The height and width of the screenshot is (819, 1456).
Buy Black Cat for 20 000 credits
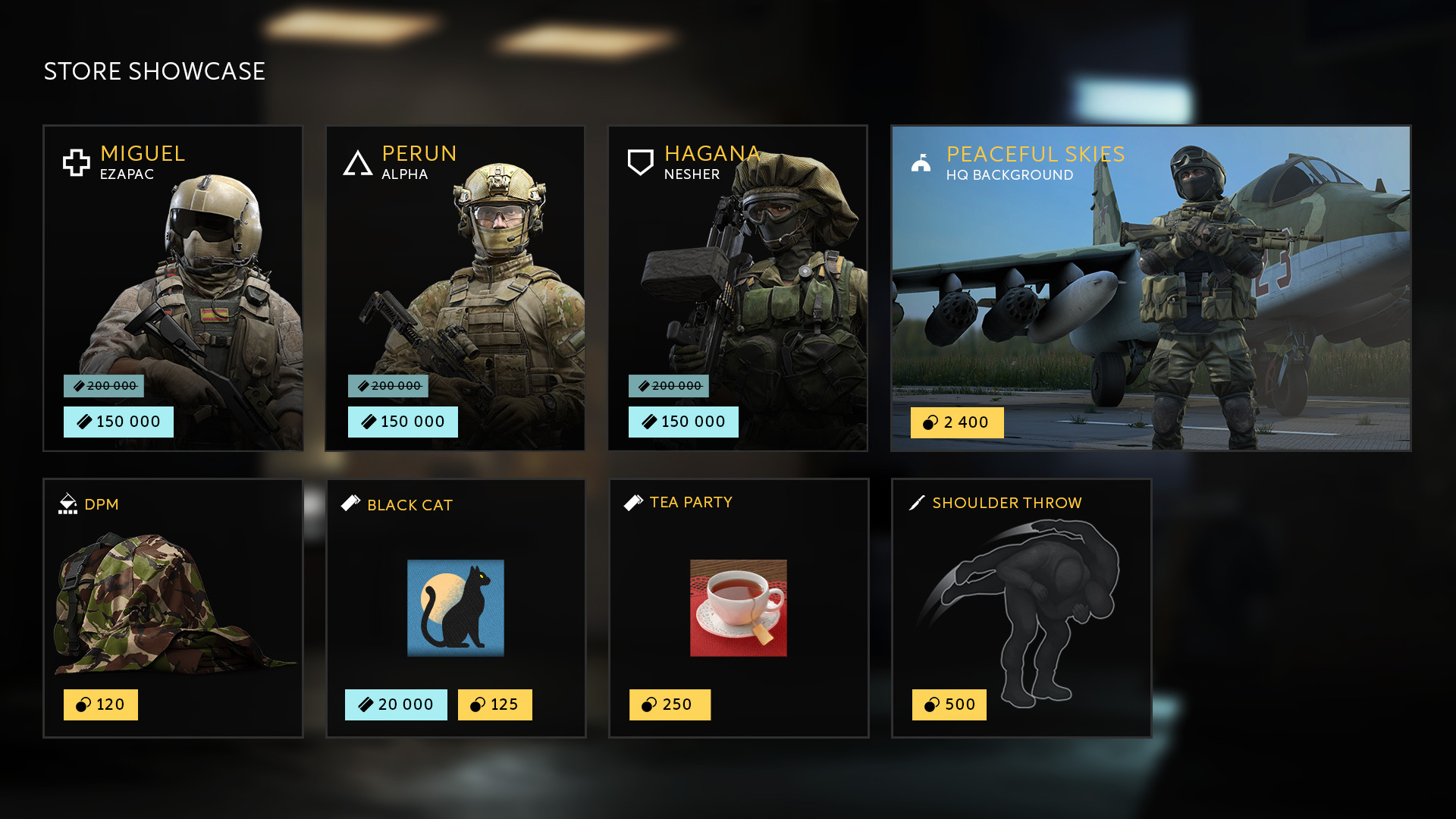pyautogui.click(x=396, y=704)
